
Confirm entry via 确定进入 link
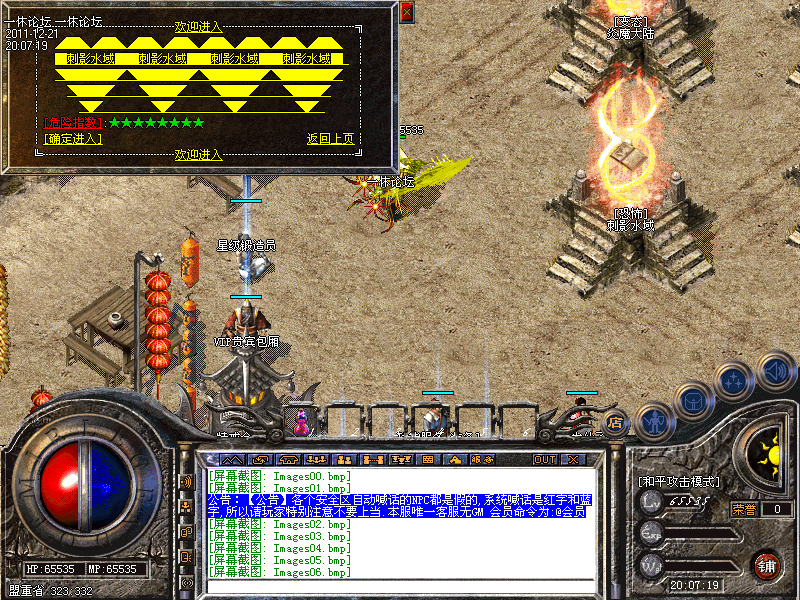click(x=73, y=139)
